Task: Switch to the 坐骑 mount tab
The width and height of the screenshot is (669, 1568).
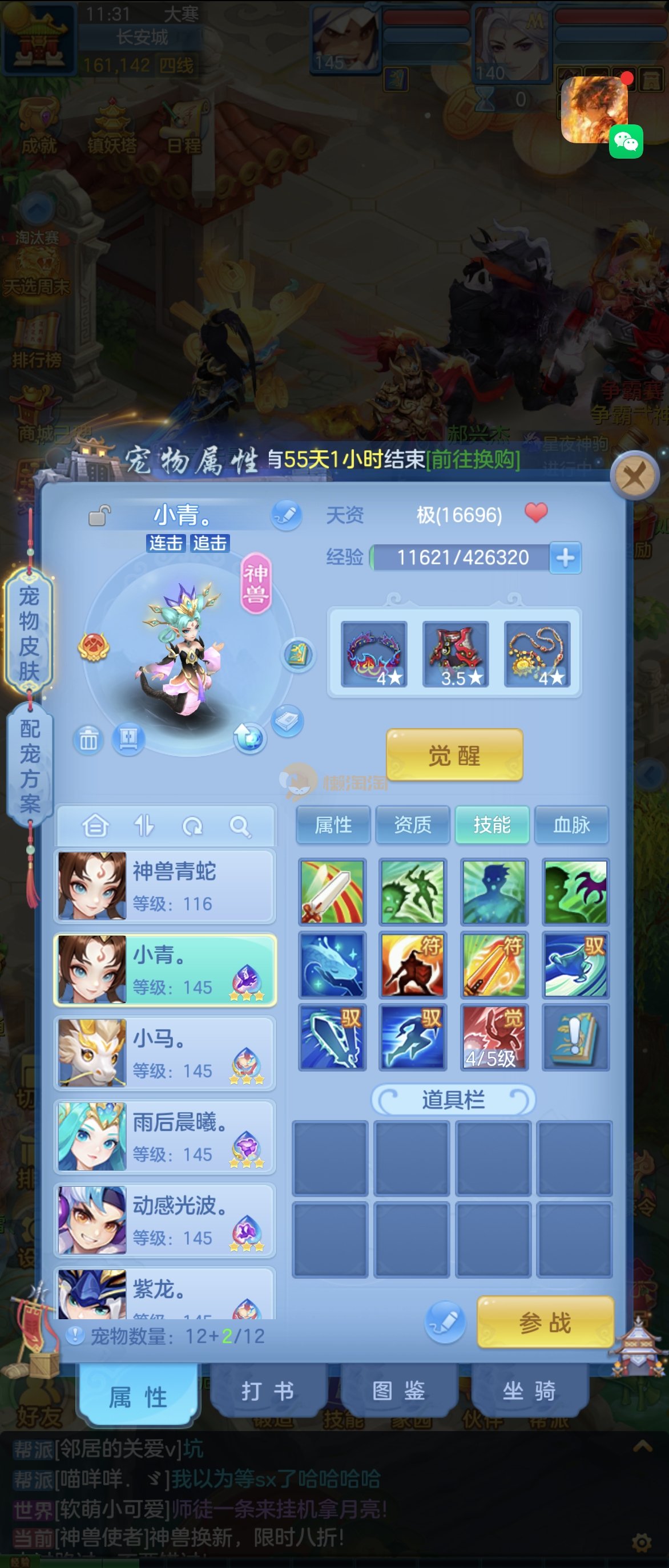Action: click(x=529, y=1391)
